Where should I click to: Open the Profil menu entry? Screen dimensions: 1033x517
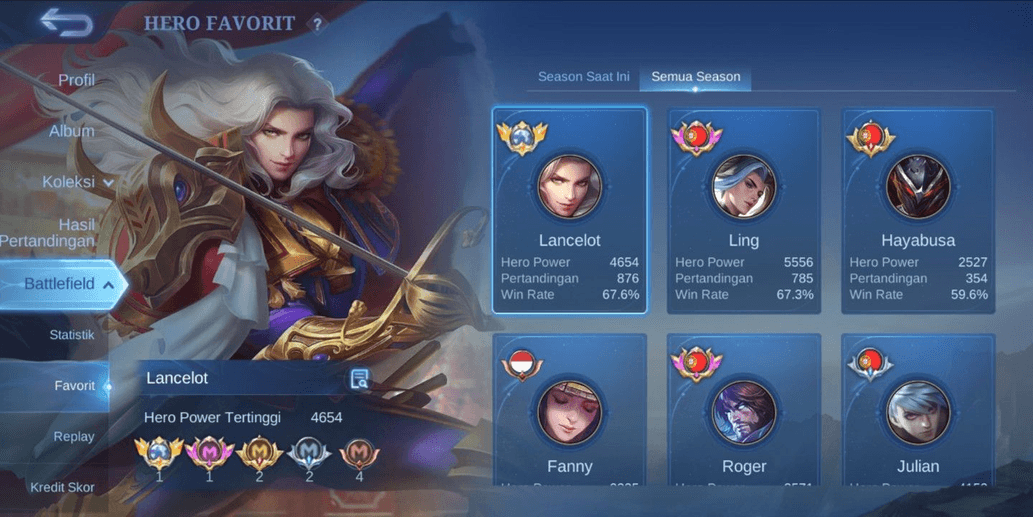[x=76, y=80]
